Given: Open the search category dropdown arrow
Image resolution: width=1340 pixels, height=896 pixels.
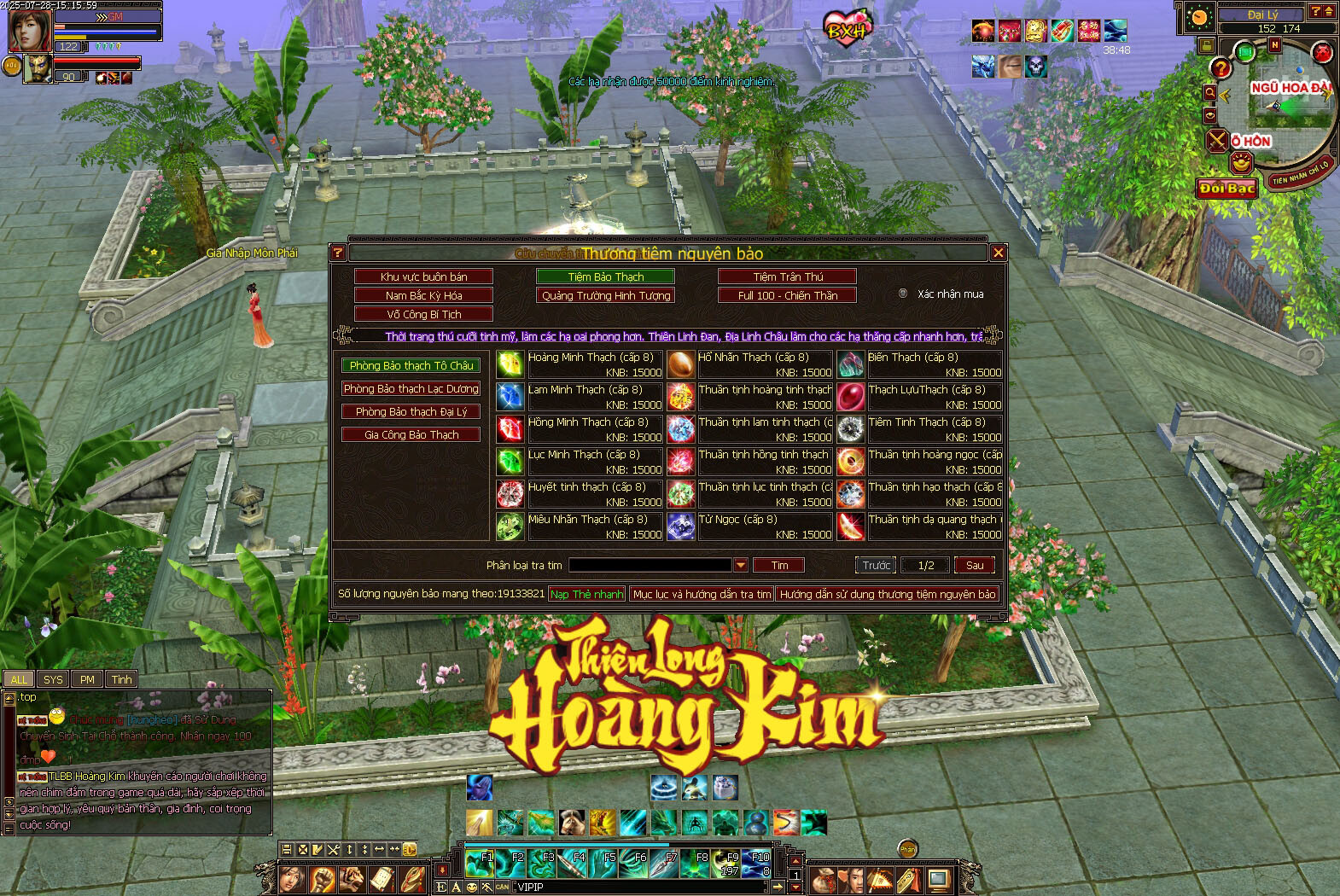Looking at the screenshot, I should pos(741,565).
